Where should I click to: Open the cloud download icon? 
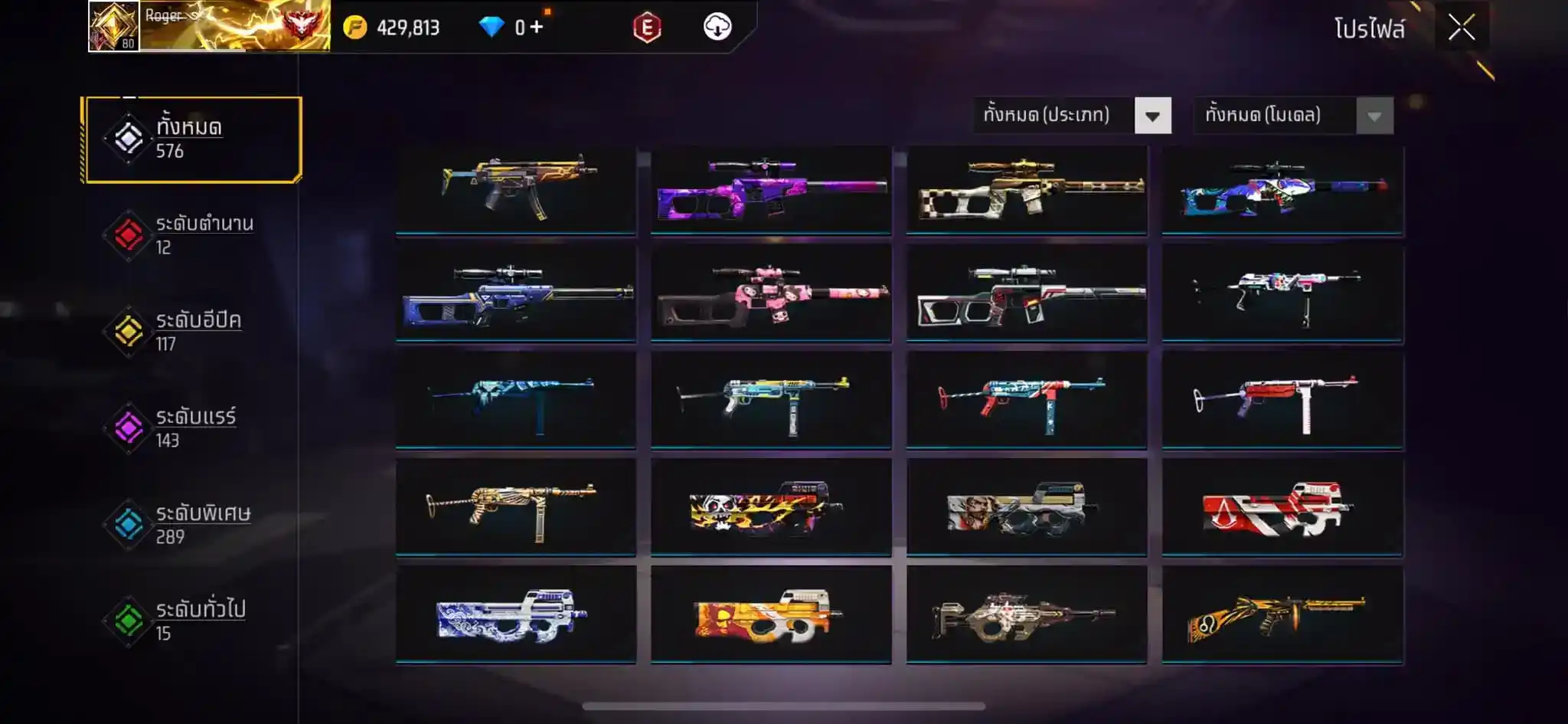[x=717, y=28]
